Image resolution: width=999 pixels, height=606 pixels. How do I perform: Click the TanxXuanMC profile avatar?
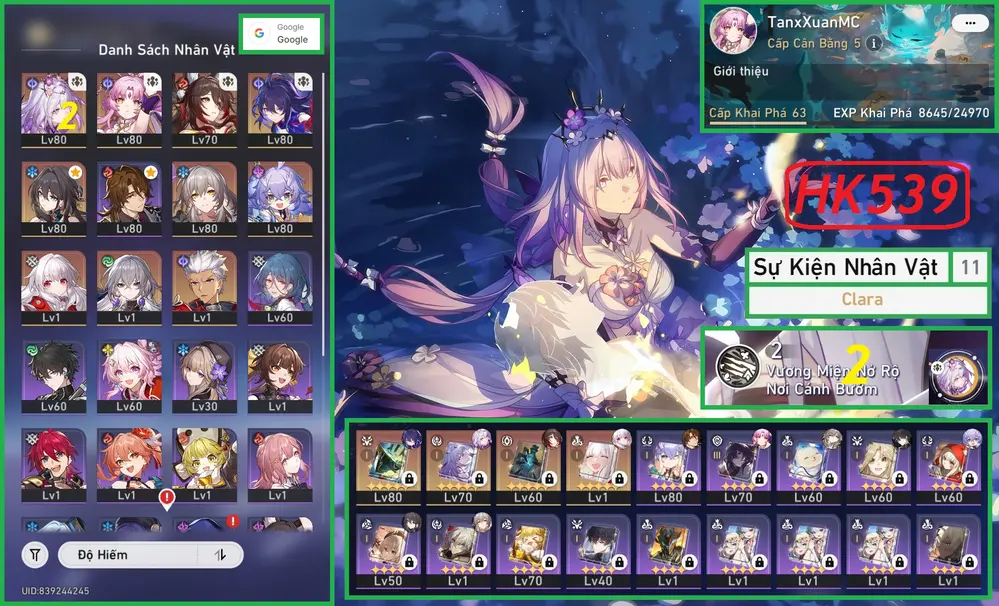pyautogui.click(x=732, y=32)
